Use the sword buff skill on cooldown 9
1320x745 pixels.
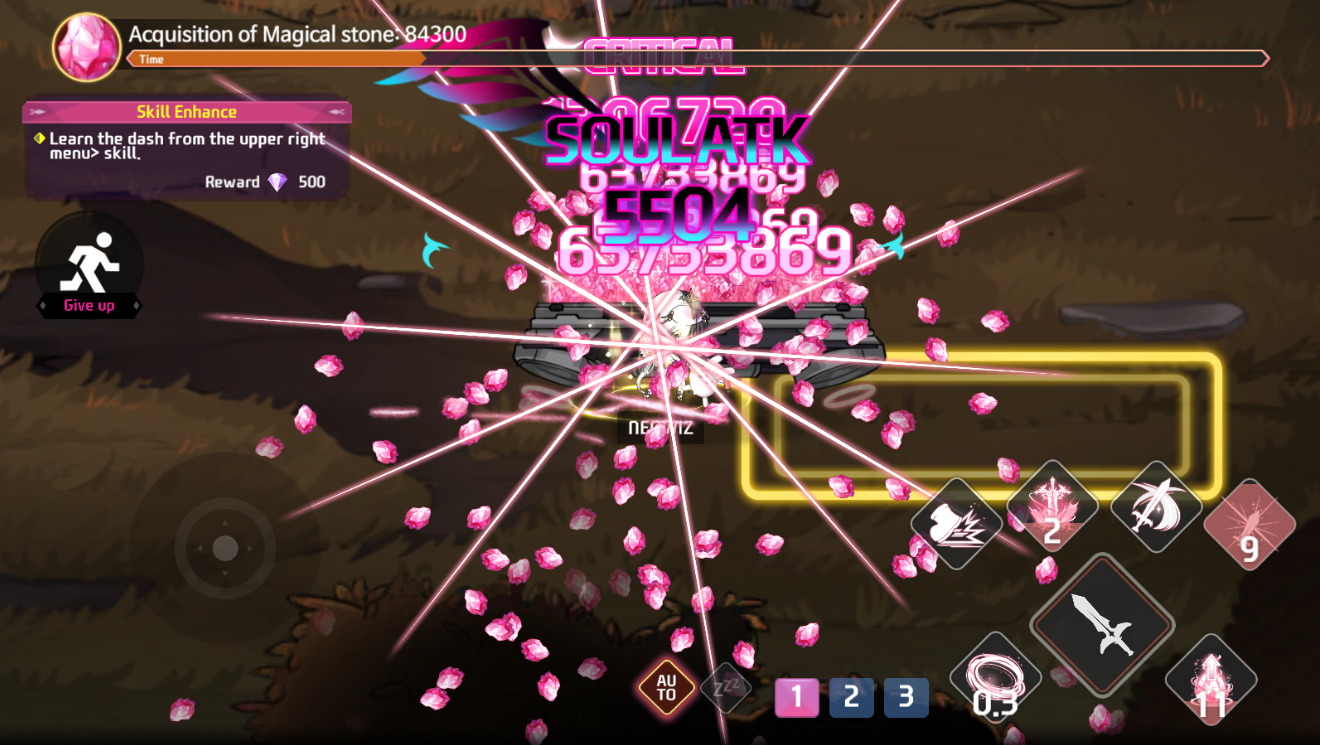tap(1248, 522)
